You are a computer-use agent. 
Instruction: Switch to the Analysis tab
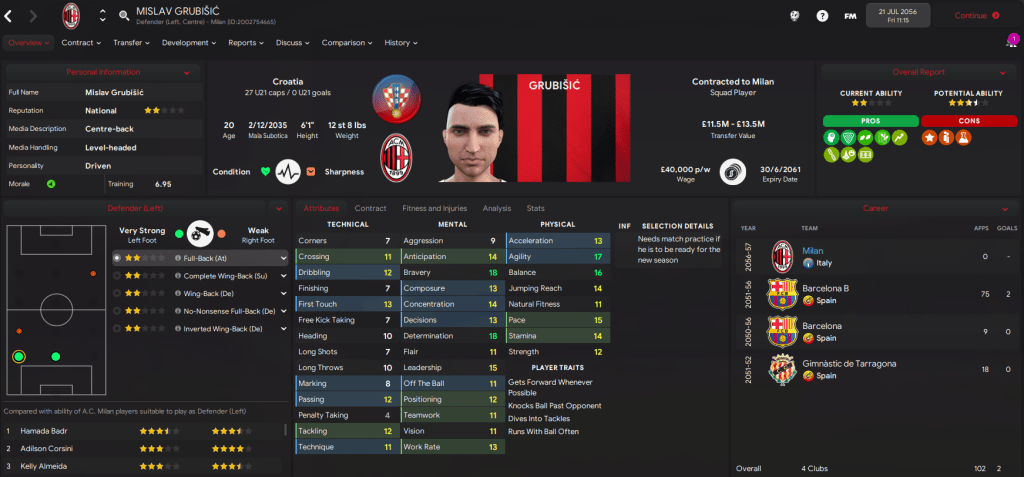[496, 208]
